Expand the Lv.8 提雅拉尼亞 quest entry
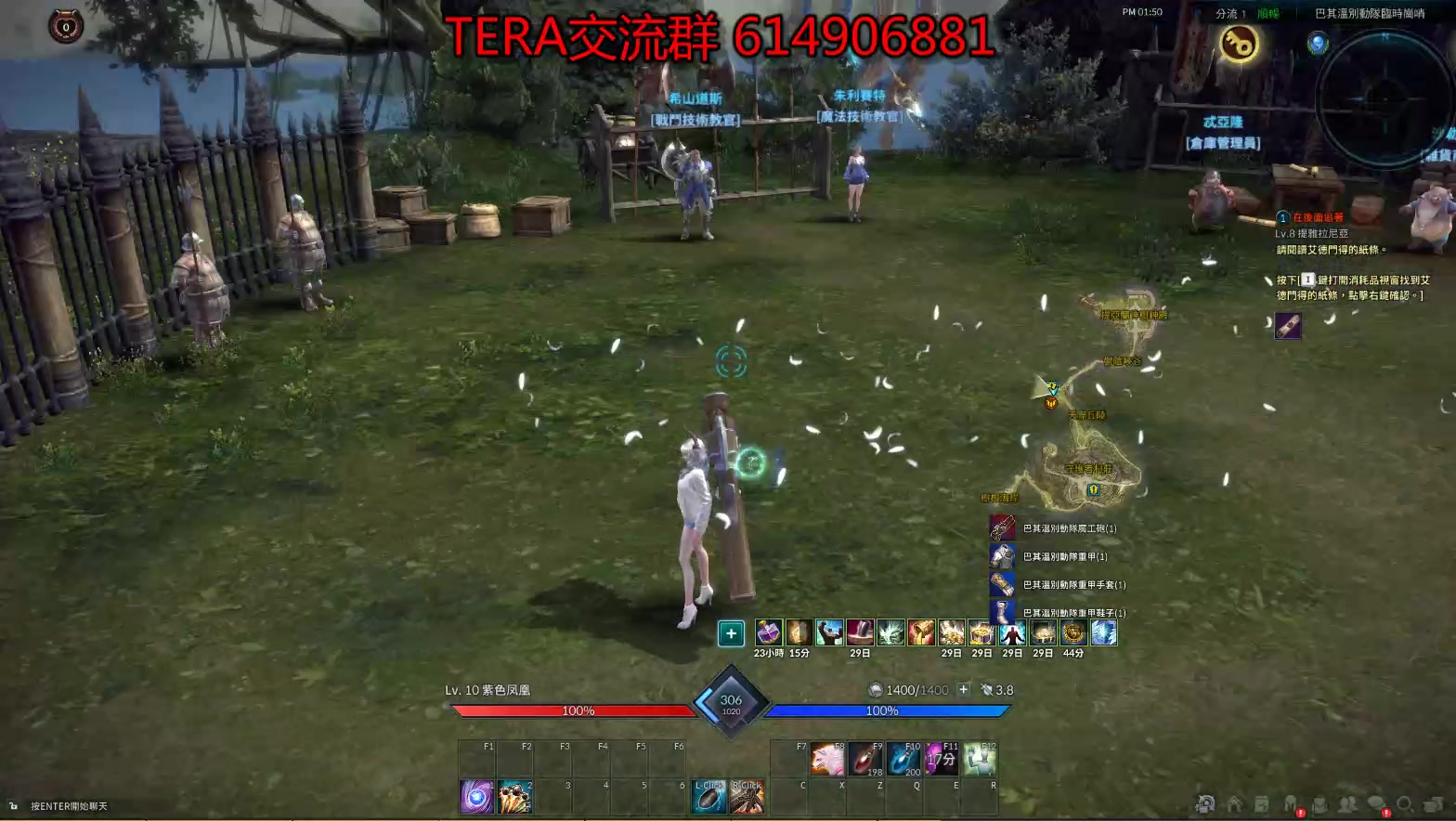 1311,234
